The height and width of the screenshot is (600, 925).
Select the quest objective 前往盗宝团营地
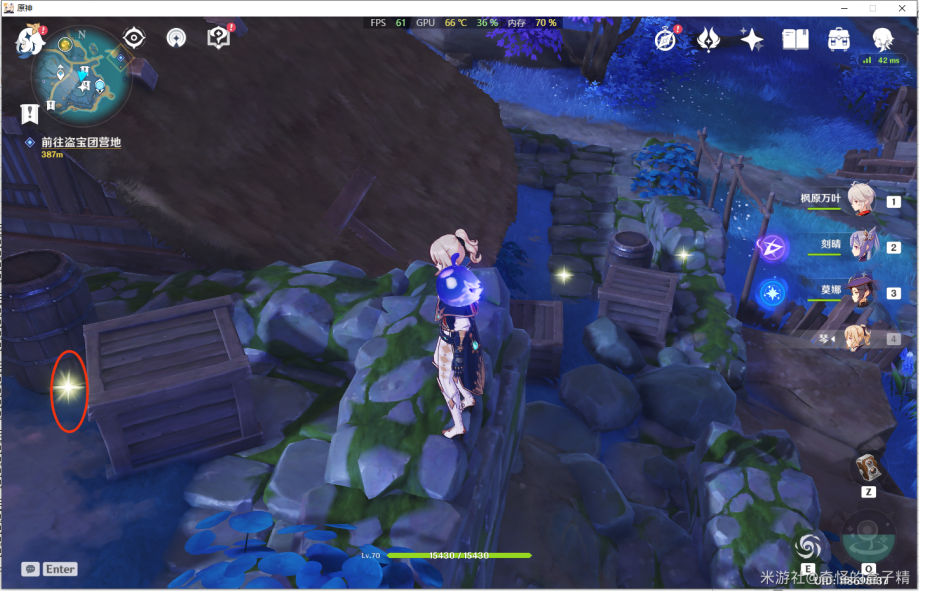coord(80,143)
